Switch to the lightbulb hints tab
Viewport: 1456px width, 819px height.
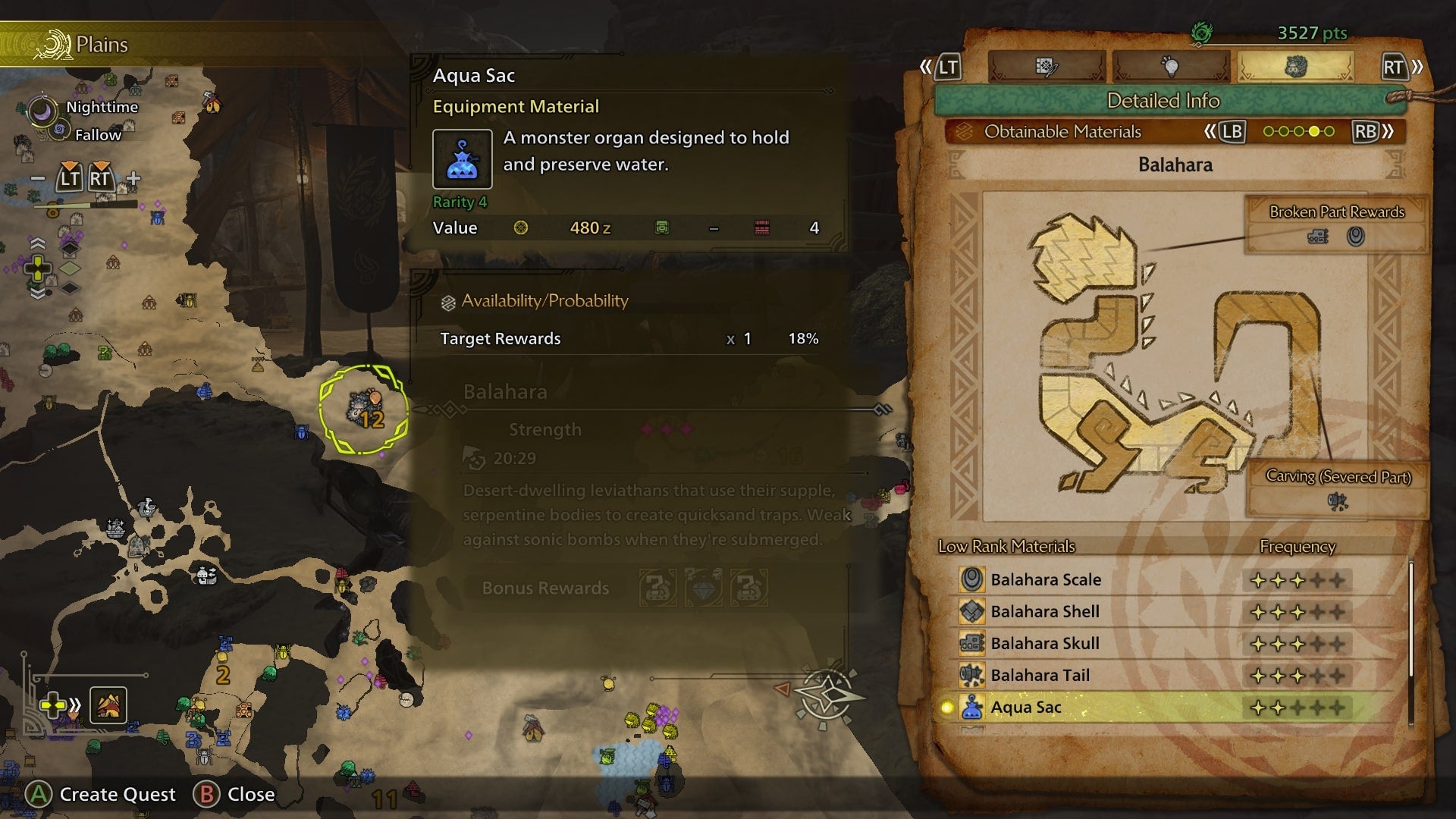(x=1170, y=67)
